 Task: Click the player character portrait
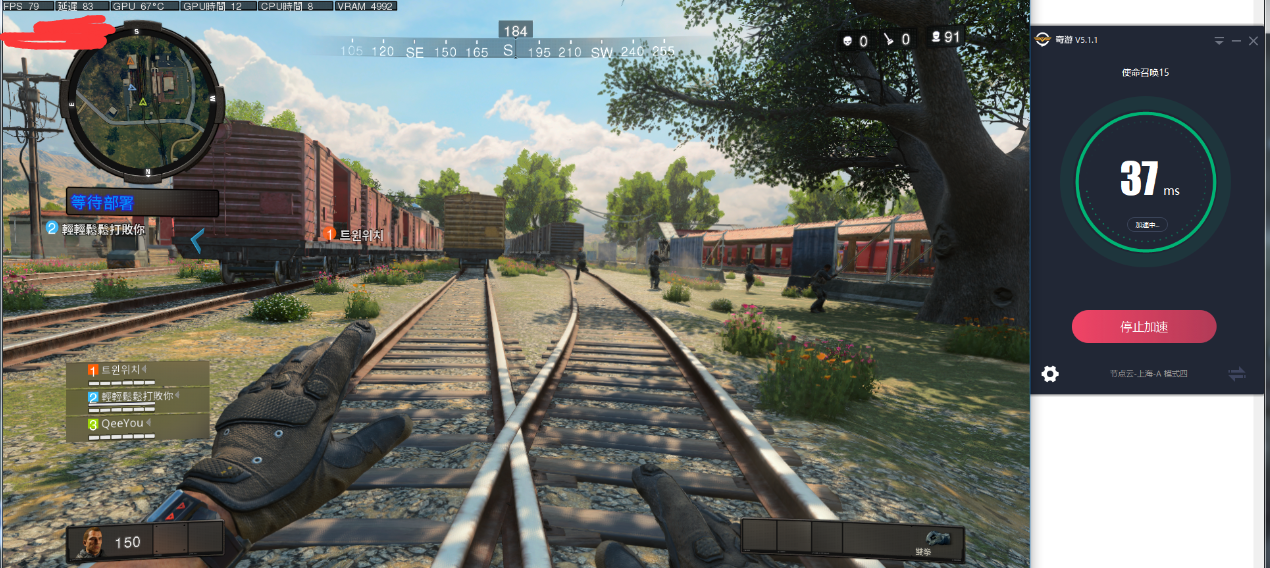pyautogui.click(x=92, y=542)
